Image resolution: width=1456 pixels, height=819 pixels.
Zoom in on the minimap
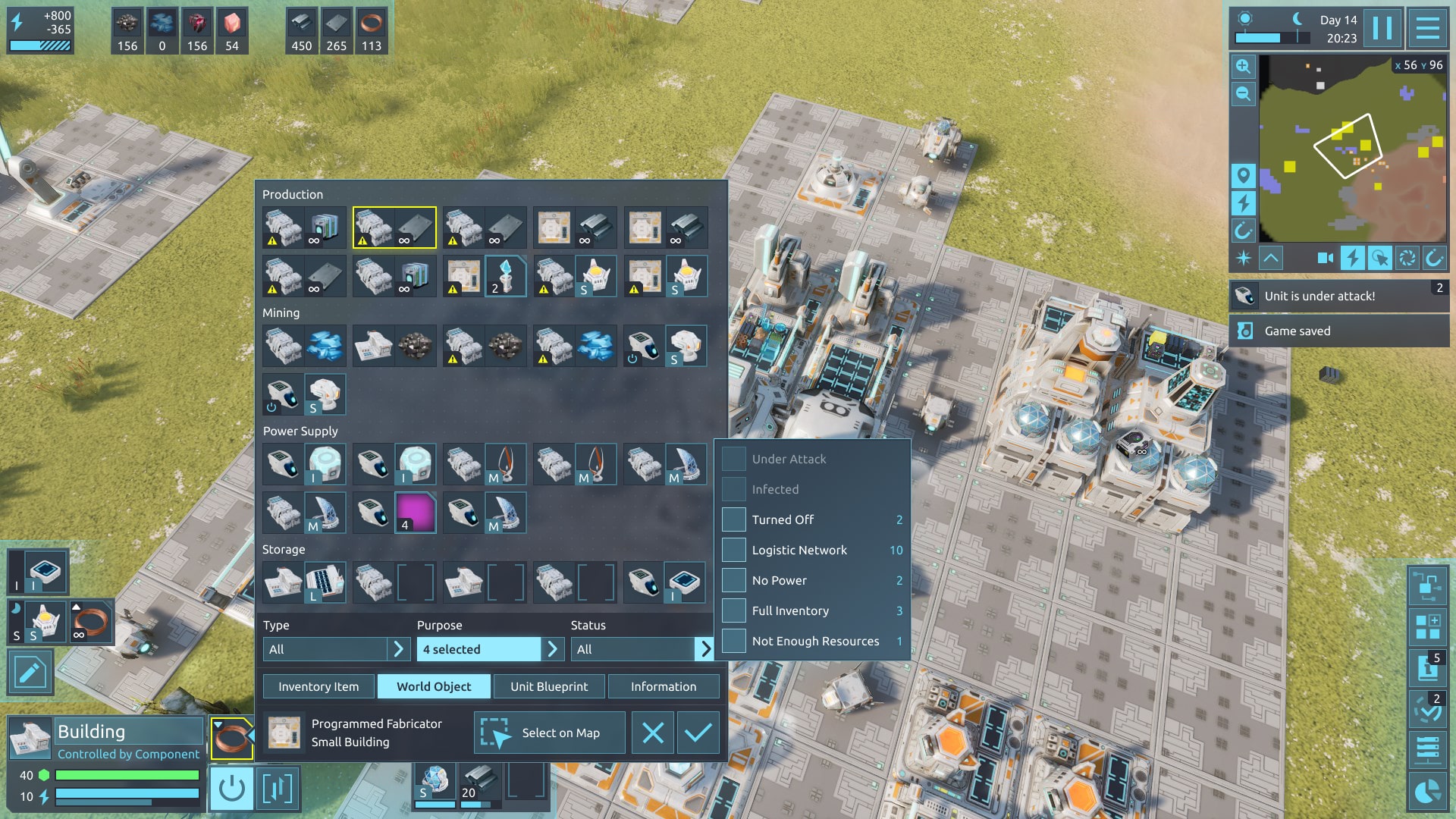point(1243,66)
